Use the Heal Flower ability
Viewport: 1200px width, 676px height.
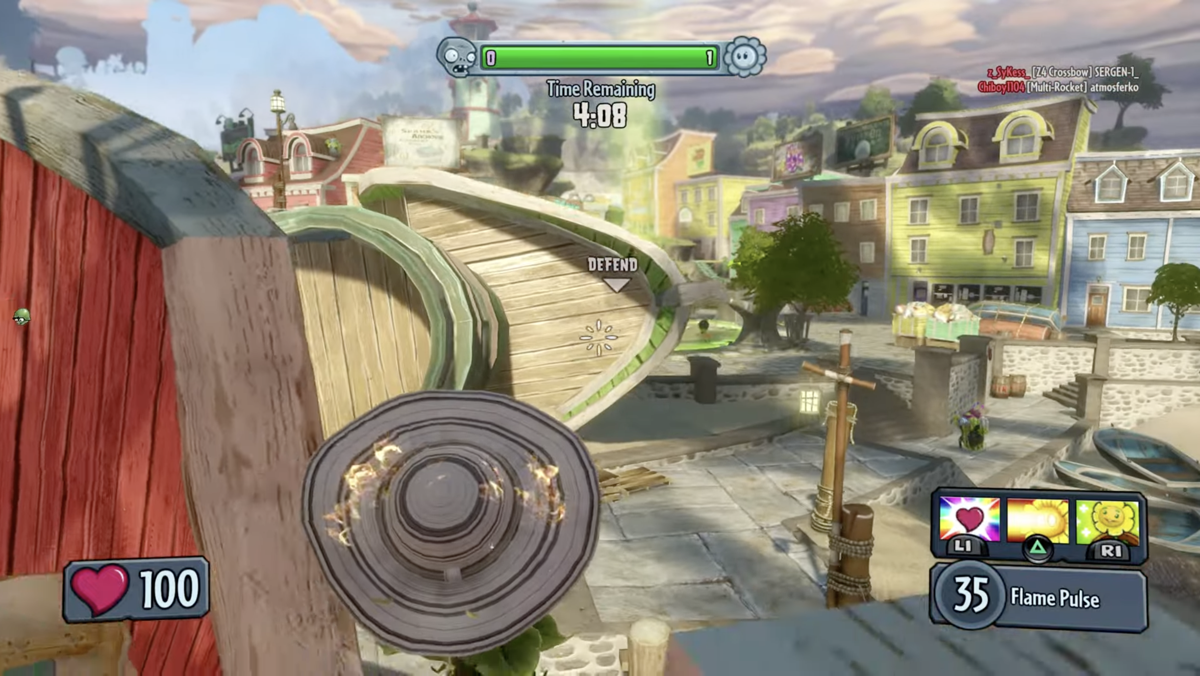coord(1107,521)
